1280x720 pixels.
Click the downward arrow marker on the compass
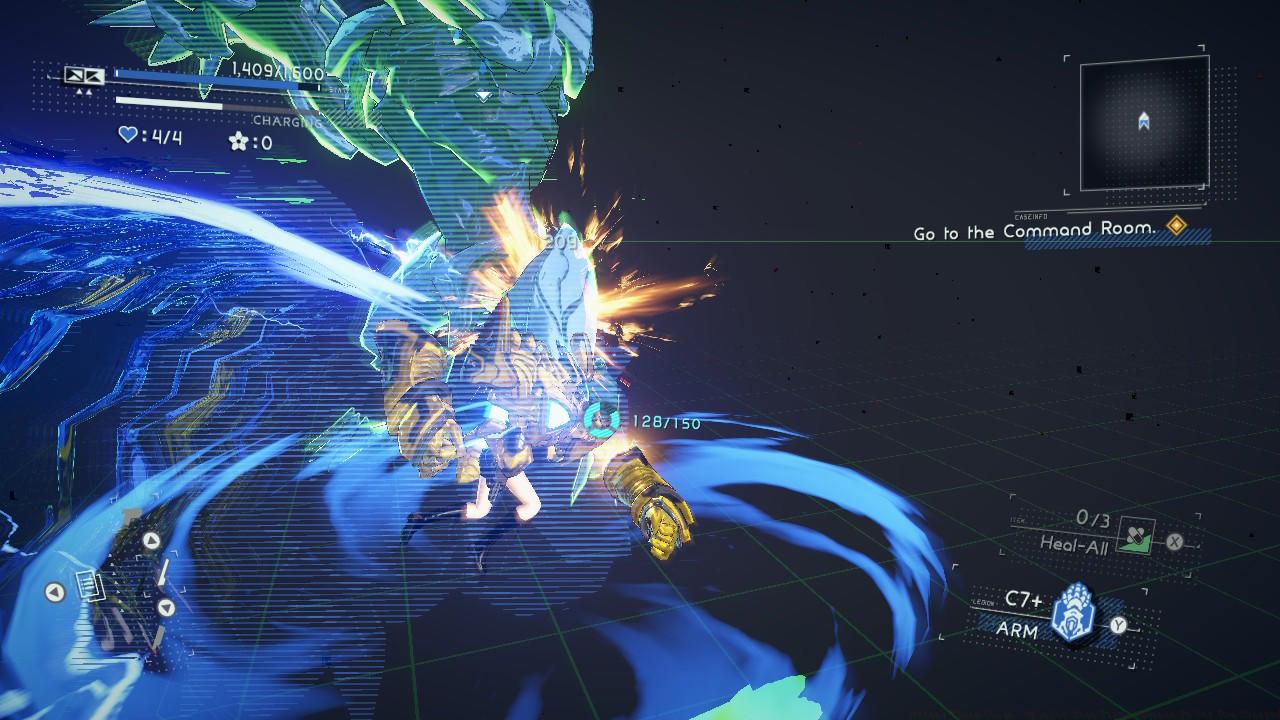point(166,608)
